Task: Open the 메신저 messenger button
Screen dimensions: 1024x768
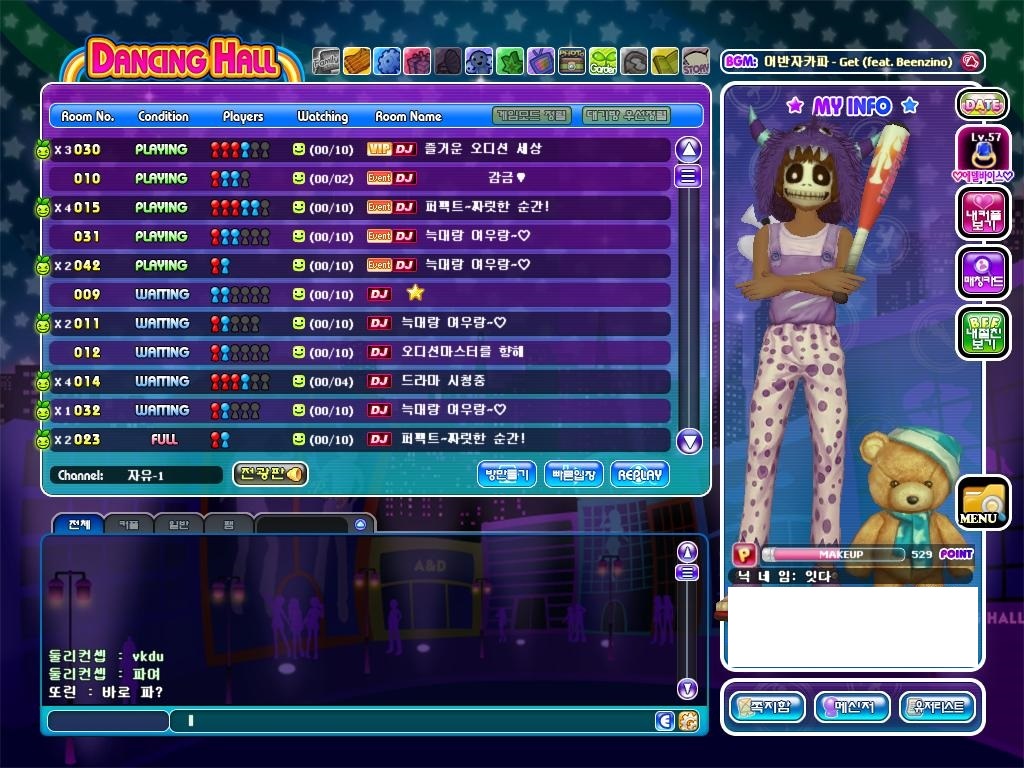Action: [852, 707]
